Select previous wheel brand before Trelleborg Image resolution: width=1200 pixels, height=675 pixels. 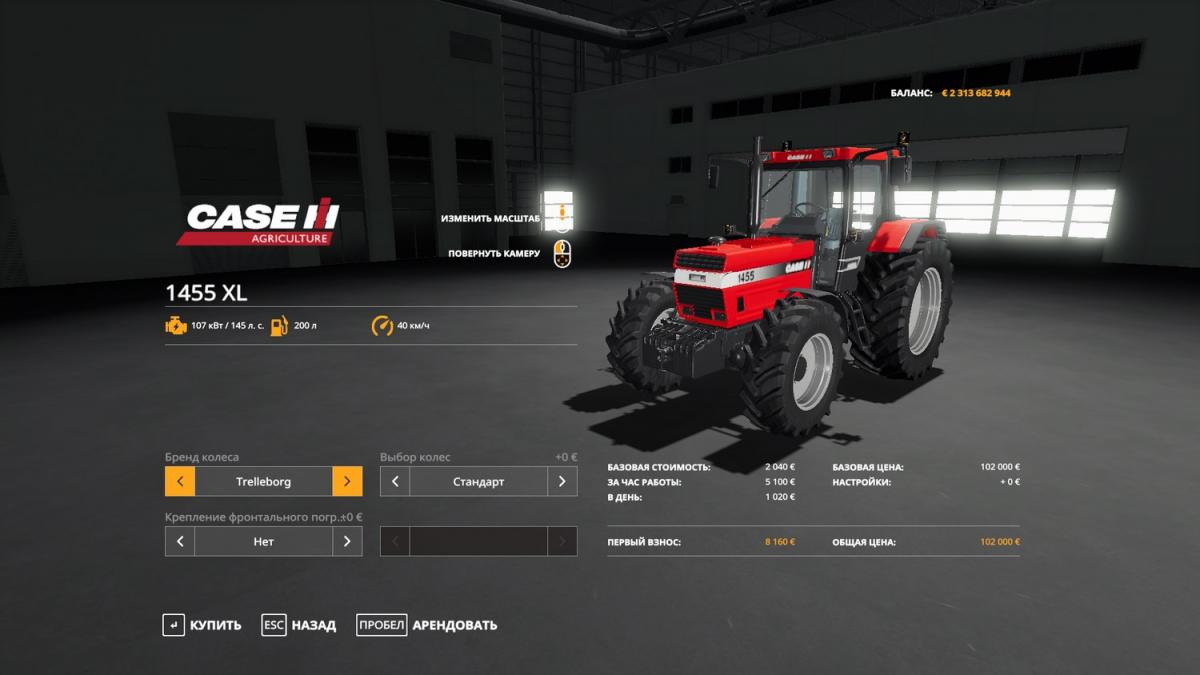[x=180, y=481]
